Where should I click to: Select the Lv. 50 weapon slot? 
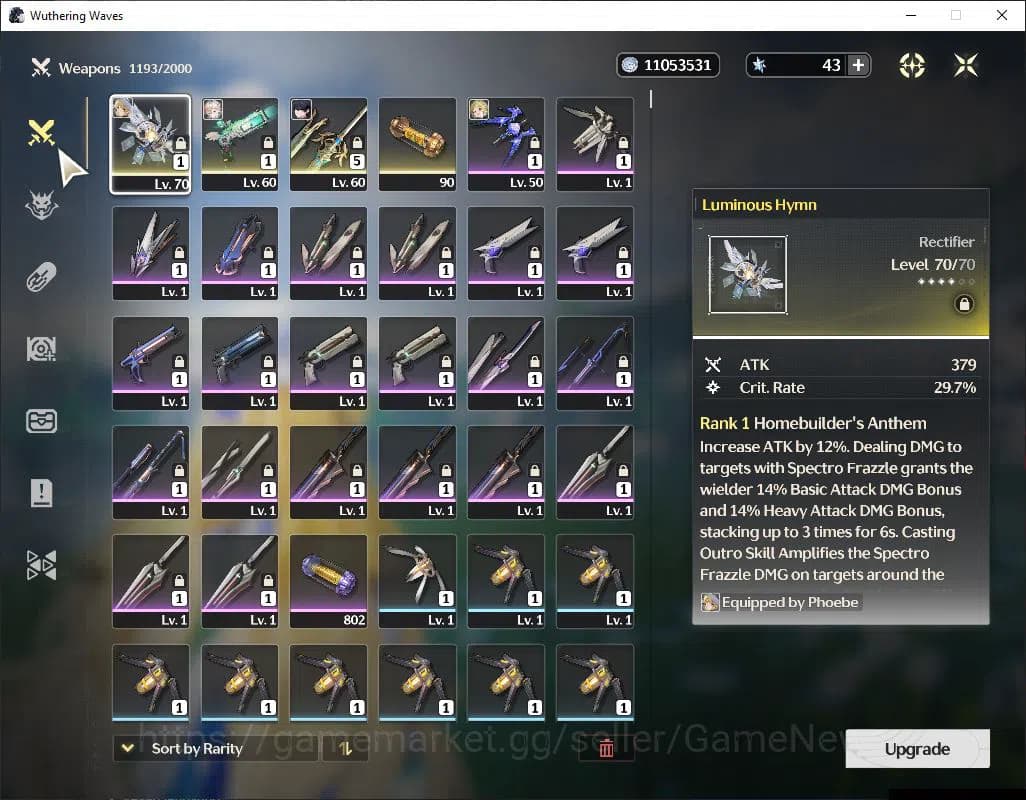(506, 143)
